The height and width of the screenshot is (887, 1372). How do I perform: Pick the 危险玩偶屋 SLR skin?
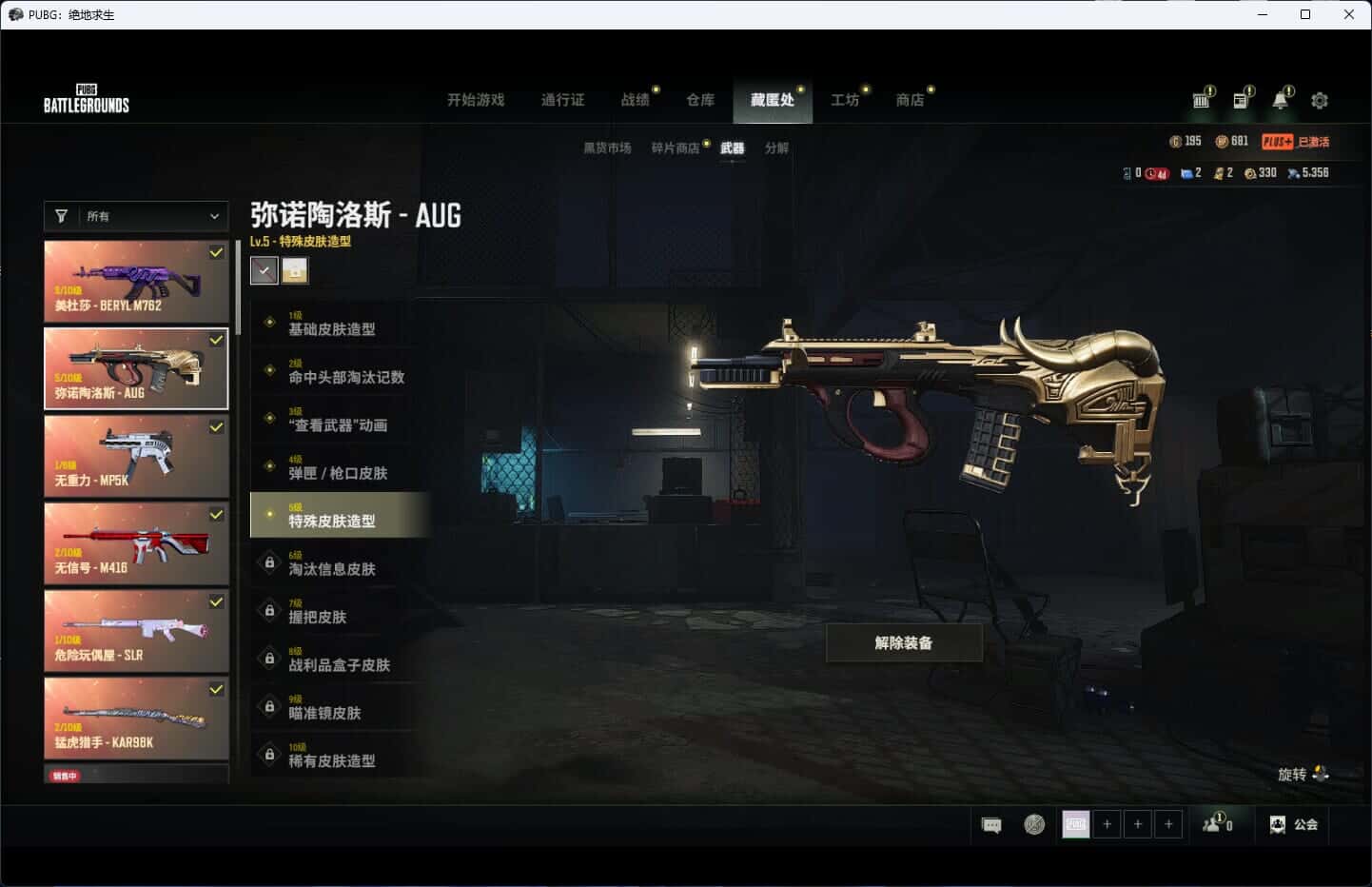coord(136,631)
